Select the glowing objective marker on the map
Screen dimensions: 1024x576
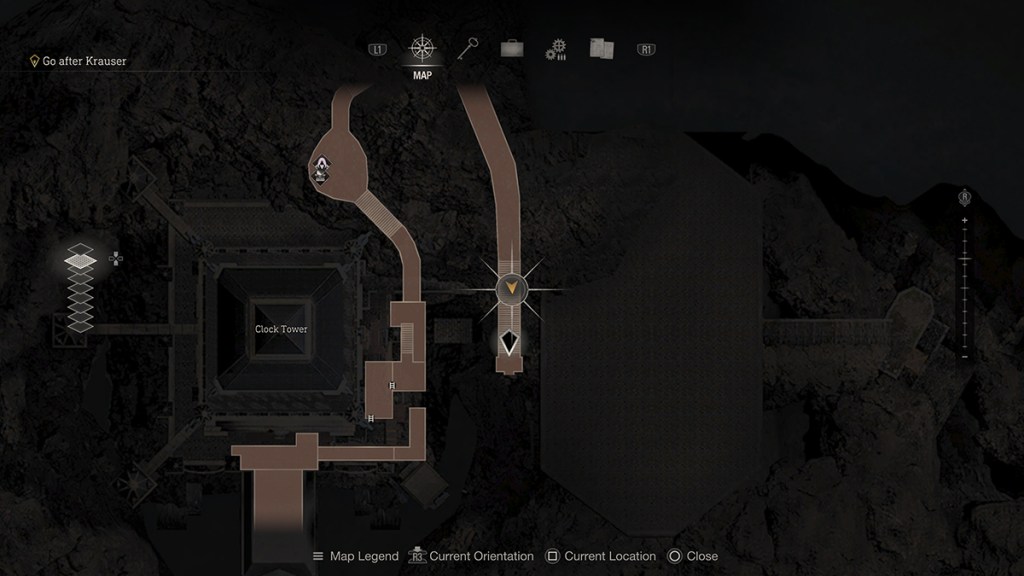coord(511,289)
